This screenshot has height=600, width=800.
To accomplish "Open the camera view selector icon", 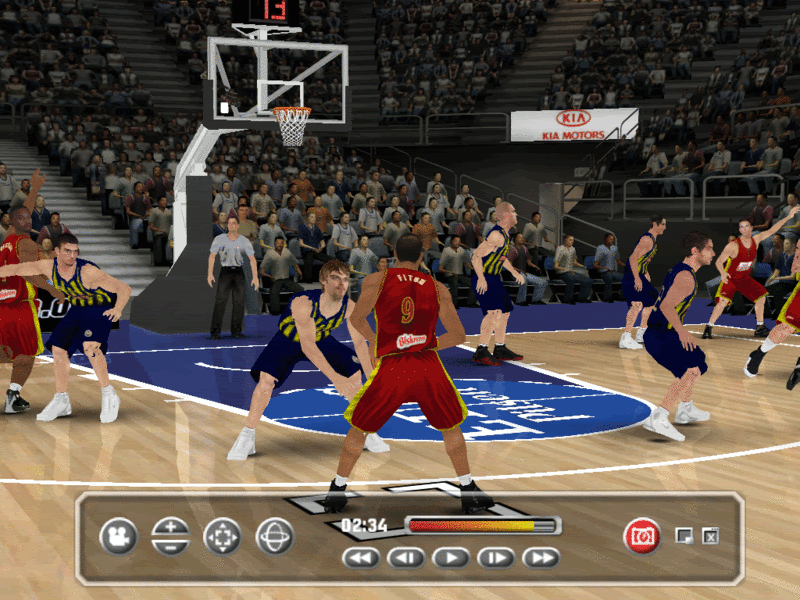I will [x=118, y=536].
